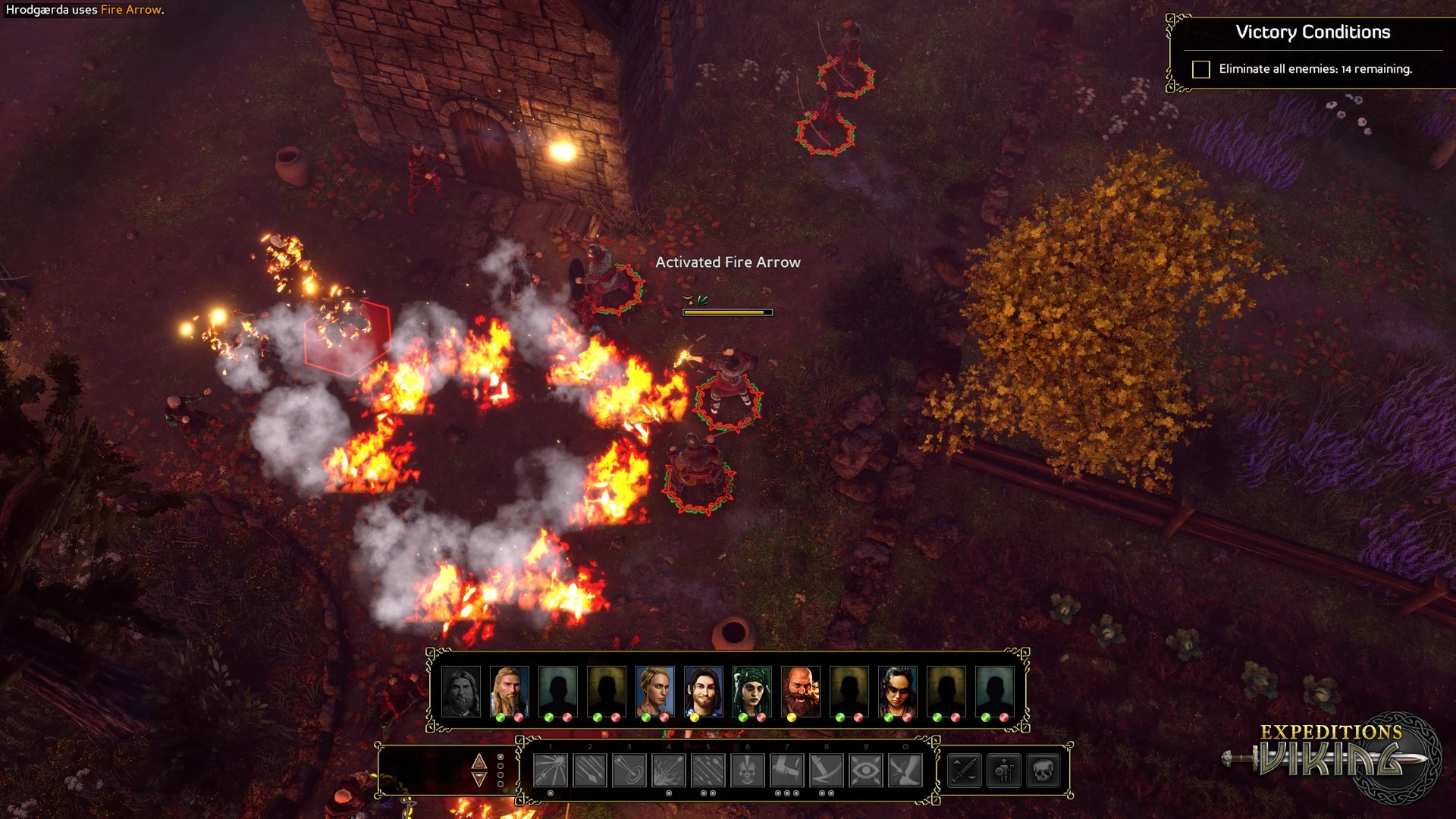Select the dark-haired smiling man portrait
This screenshot has height=819, width=1456.
pyautogui.click(x=703, y=691)
